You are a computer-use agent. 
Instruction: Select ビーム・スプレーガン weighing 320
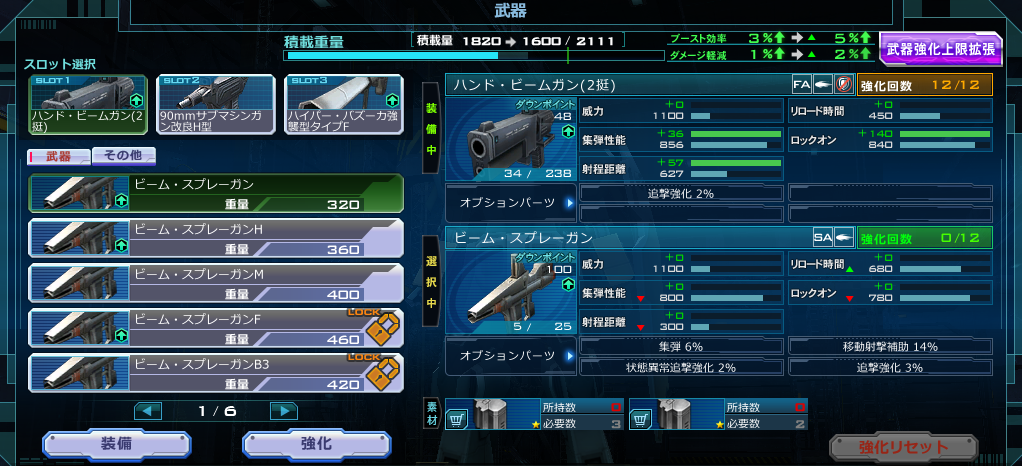[x=216, y=193]
